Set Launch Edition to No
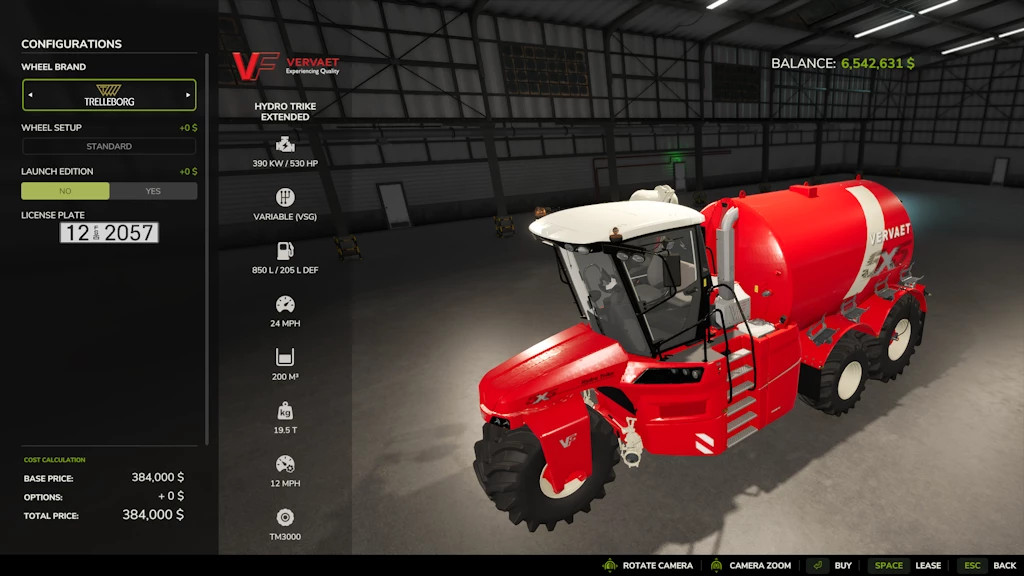Screen dimensions: 1024x576 pos(66,191)
